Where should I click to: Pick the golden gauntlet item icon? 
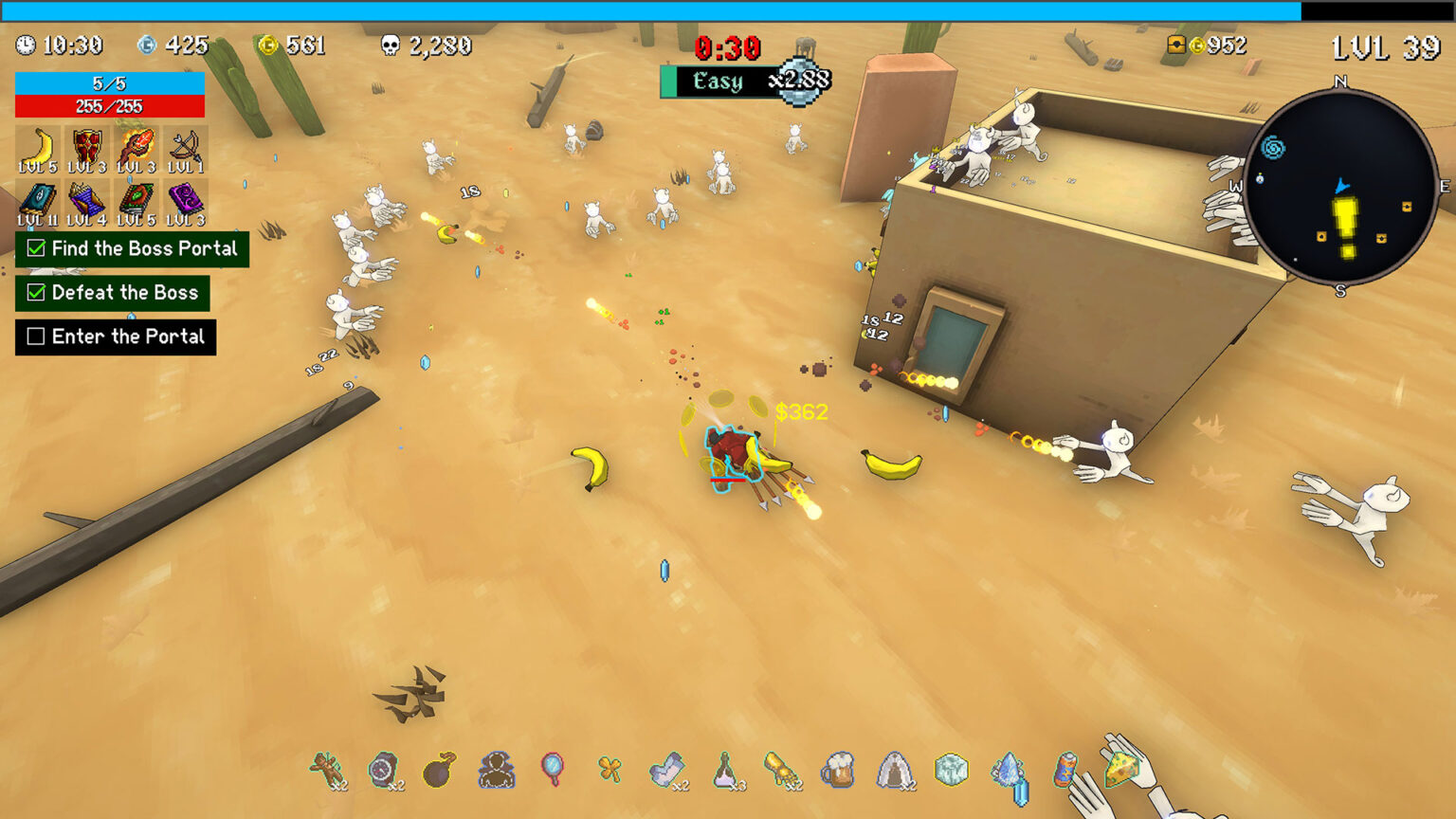(x=781, y=770)
